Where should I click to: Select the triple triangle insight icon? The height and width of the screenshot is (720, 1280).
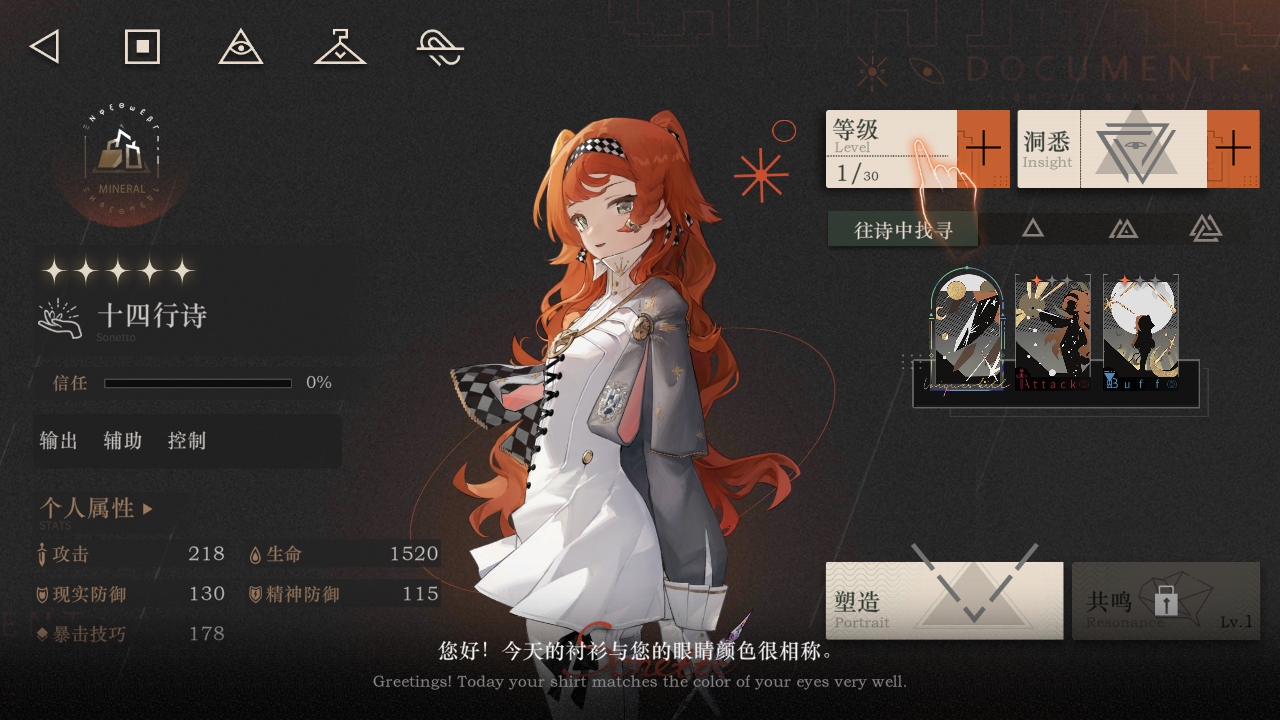[x=1205, y=229]
